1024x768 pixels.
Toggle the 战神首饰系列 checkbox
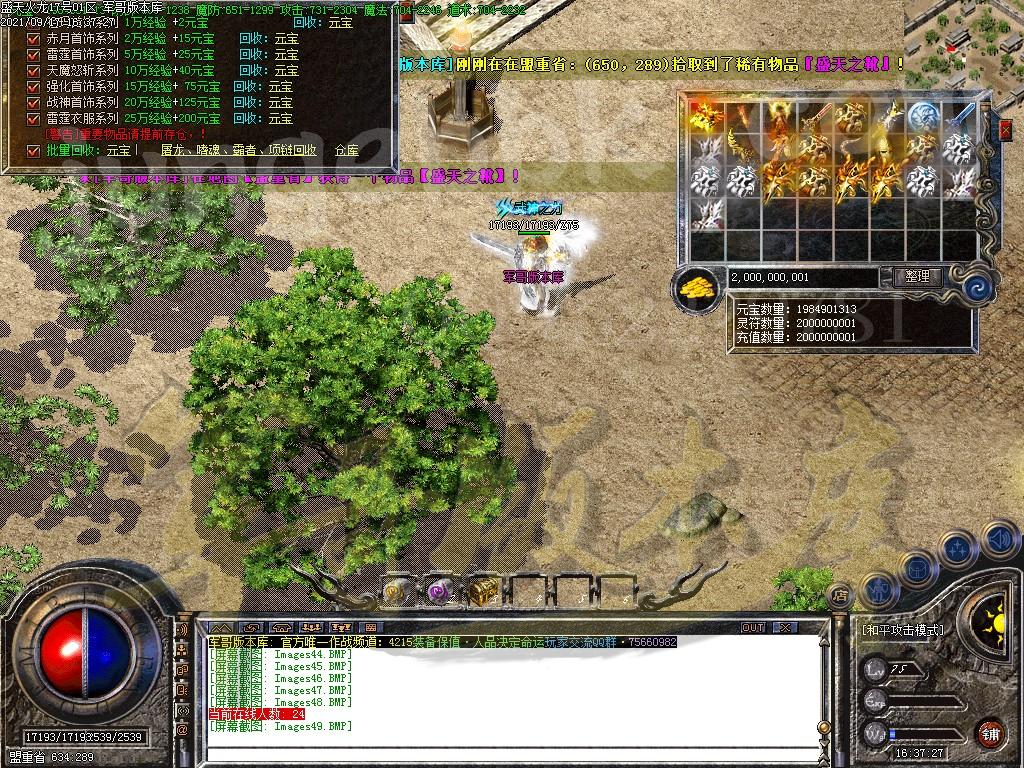pos(33,103)
